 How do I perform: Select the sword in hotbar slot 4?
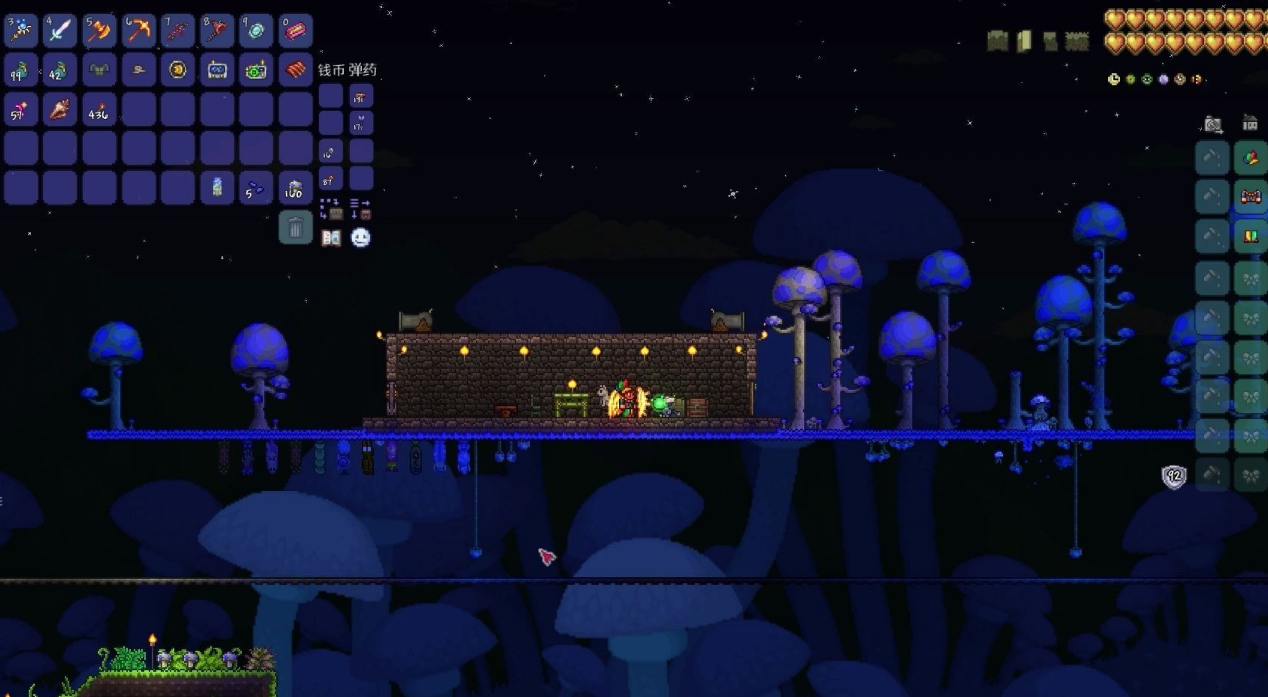click(60, 31)
